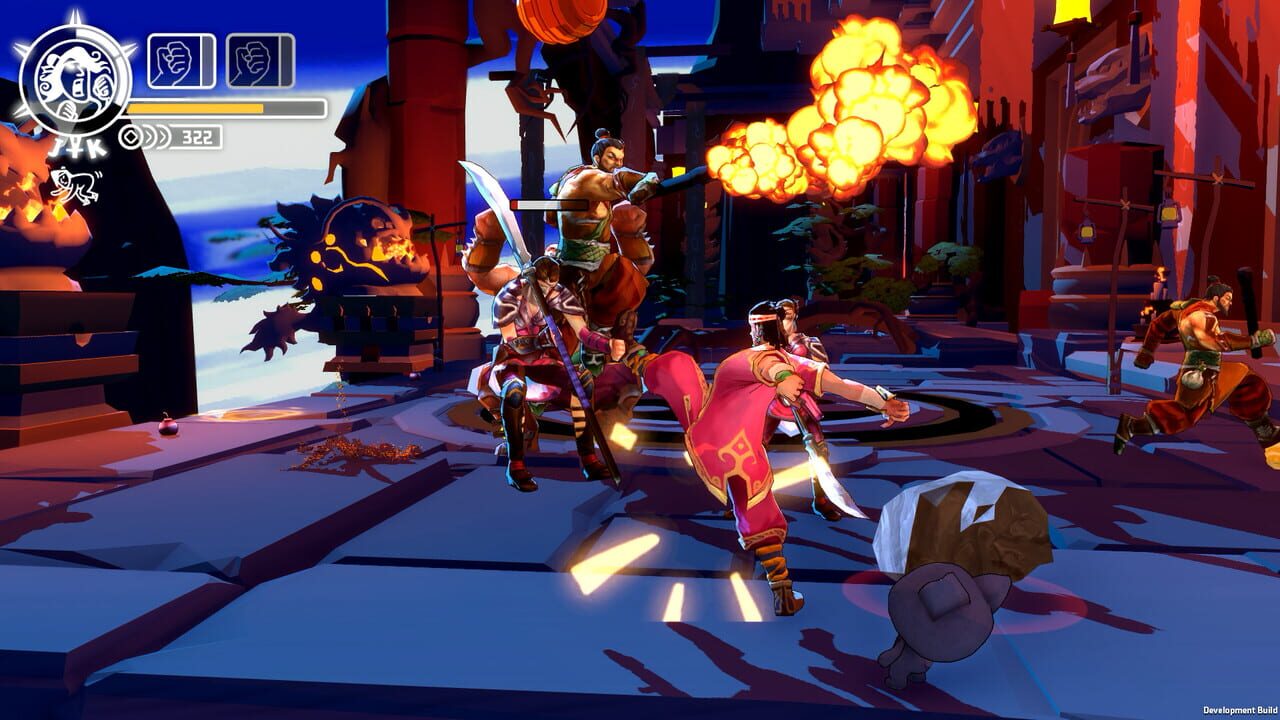Toggle the monkey stance indicator
Viewport: 1280px width, 720px height.
(75, 183)
